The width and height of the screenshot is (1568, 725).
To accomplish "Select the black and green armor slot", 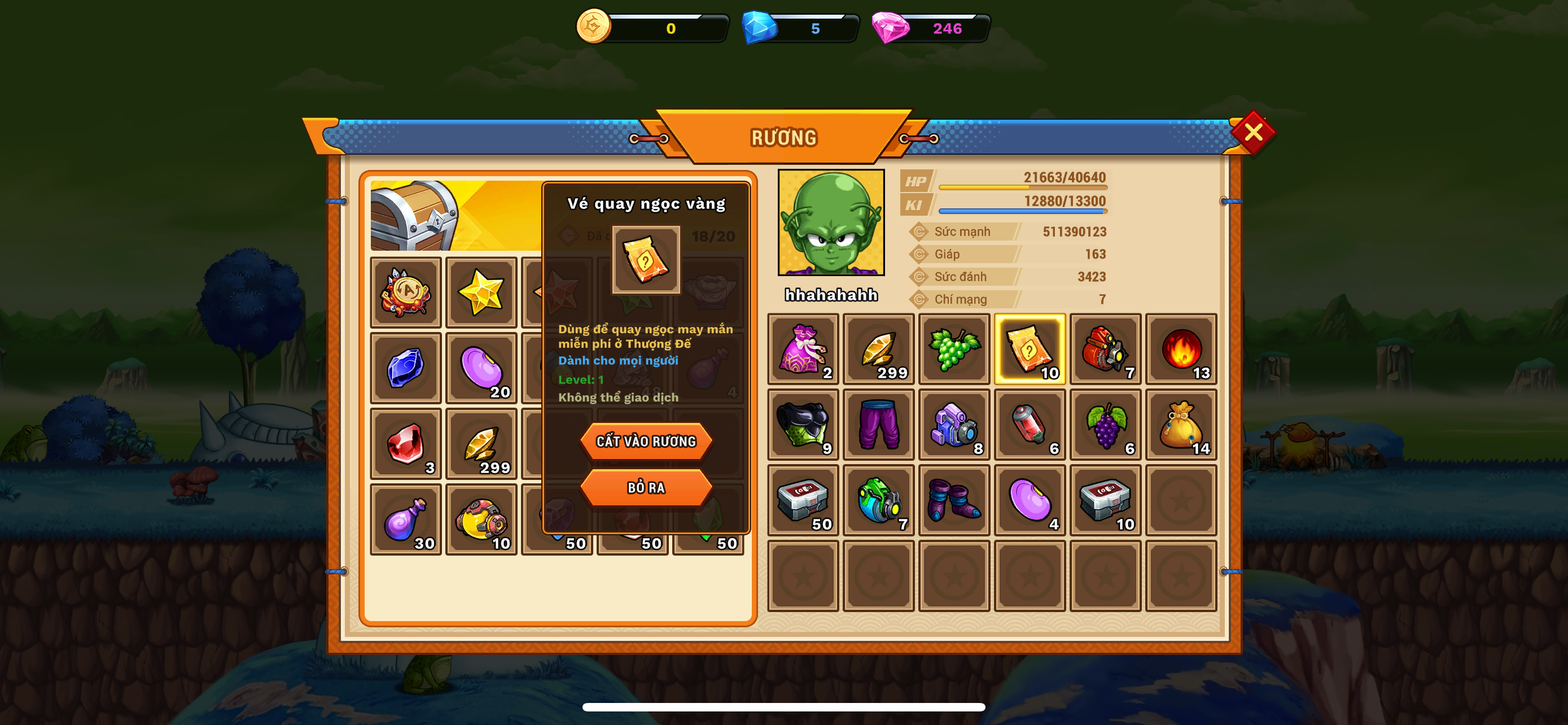I will click(x=803, y=425).
